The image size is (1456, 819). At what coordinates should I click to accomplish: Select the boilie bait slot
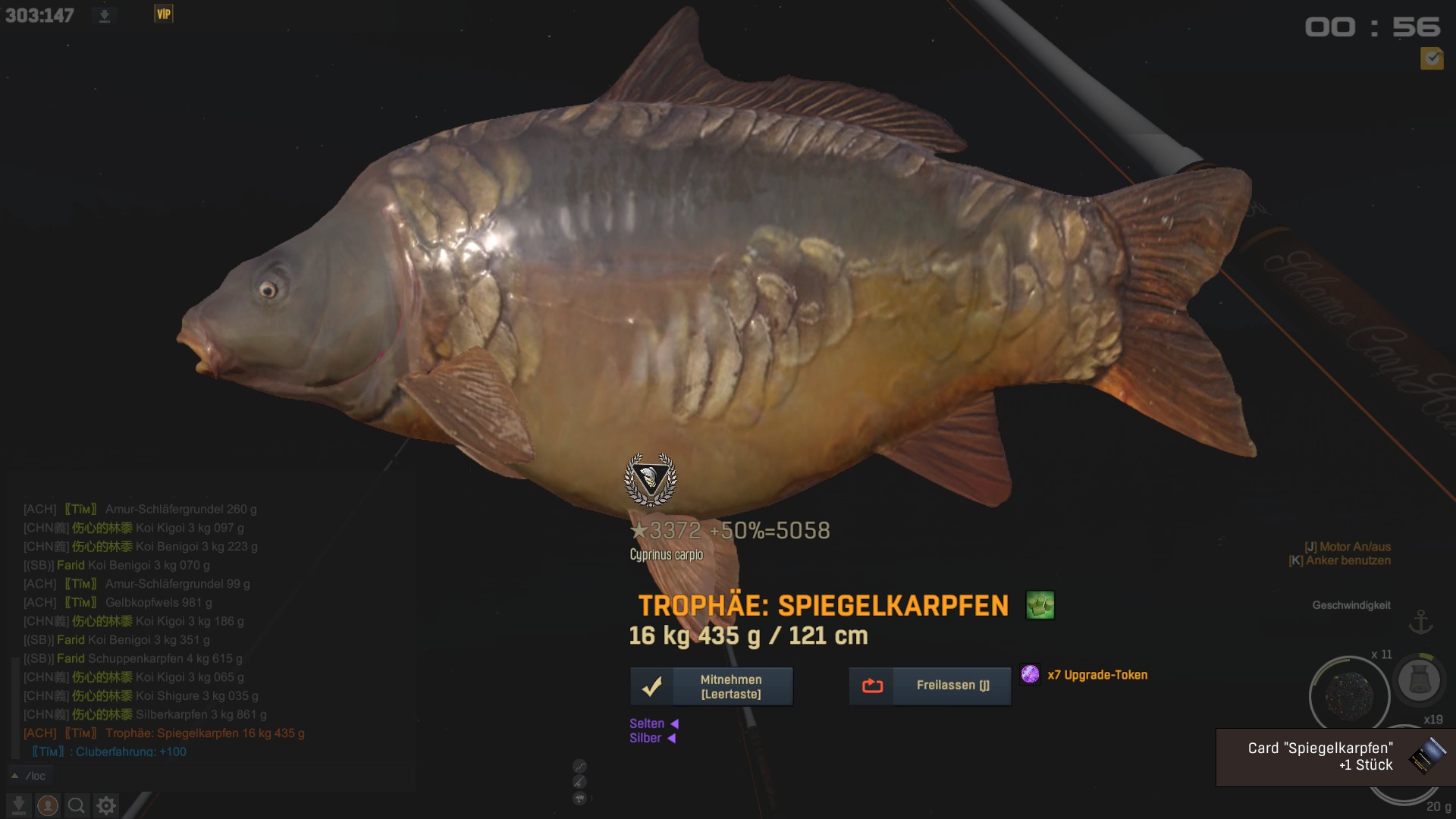pyautogui.click(x=1349, y=694)
